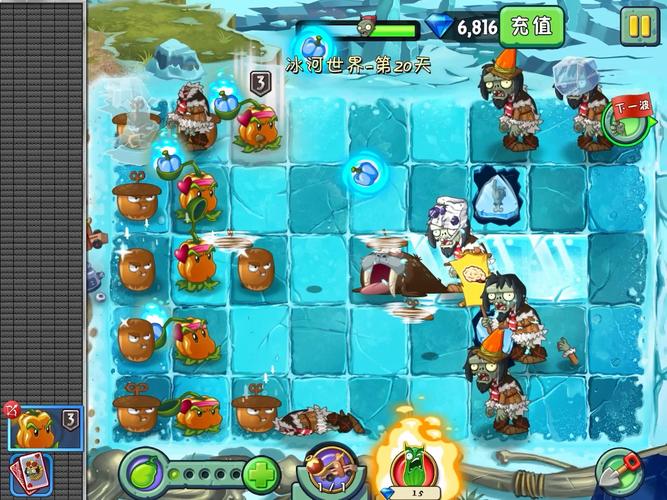
Task: Open the card deck icon
Action: coord(30,473)
